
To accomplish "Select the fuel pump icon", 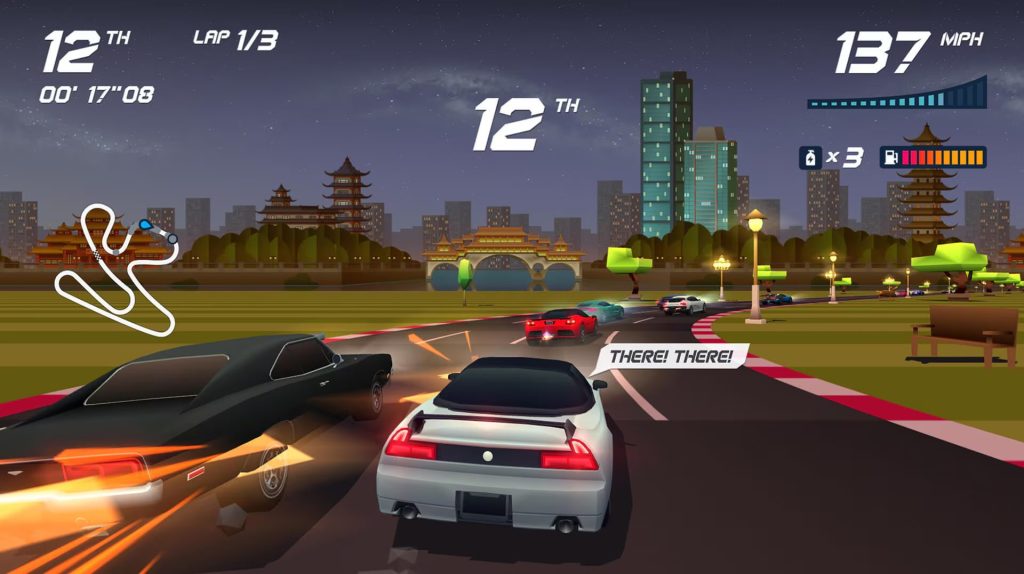I will (x=890, y=158).
